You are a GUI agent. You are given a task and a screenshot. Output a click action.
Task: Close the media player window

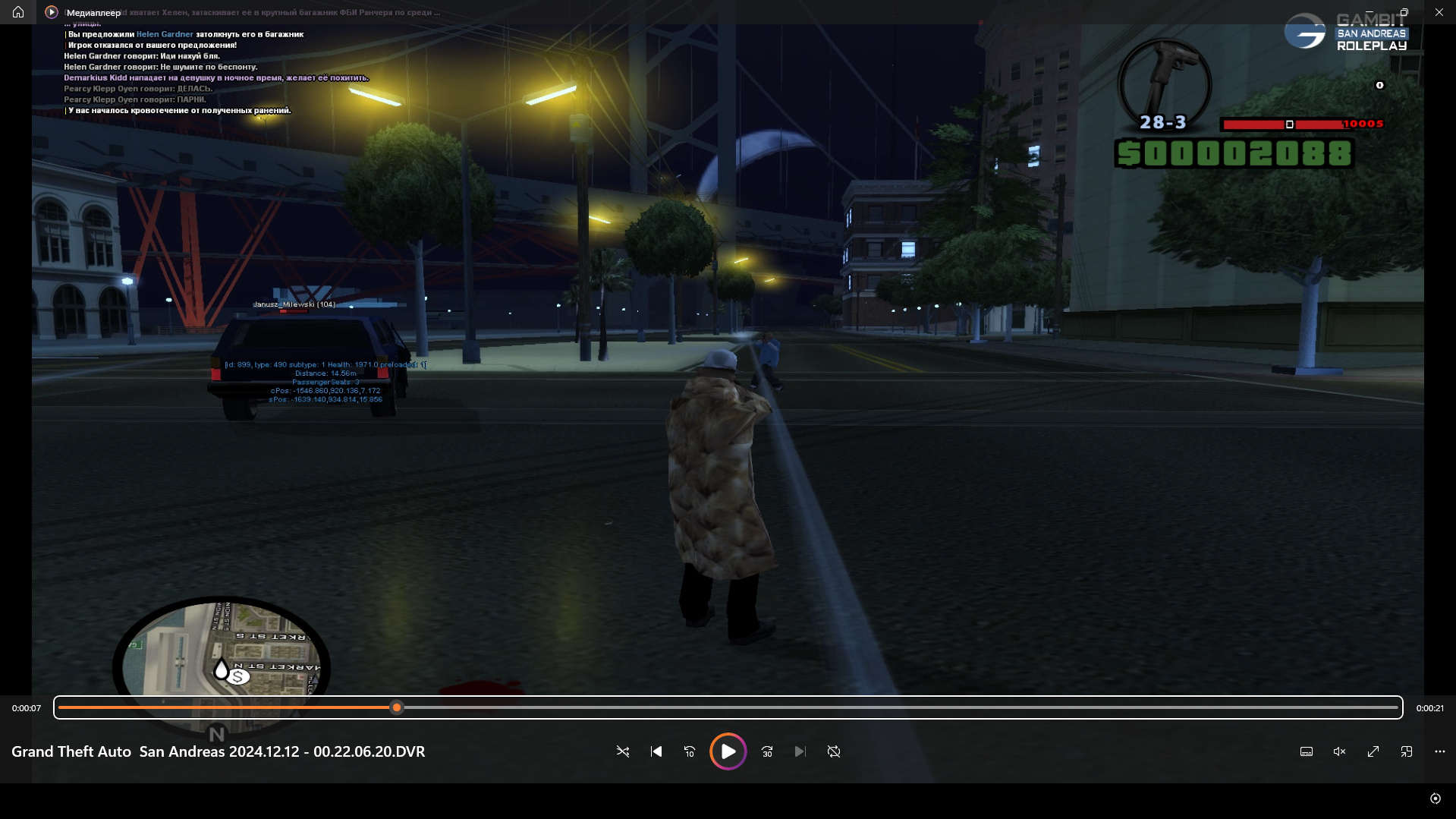point(1439,12)
